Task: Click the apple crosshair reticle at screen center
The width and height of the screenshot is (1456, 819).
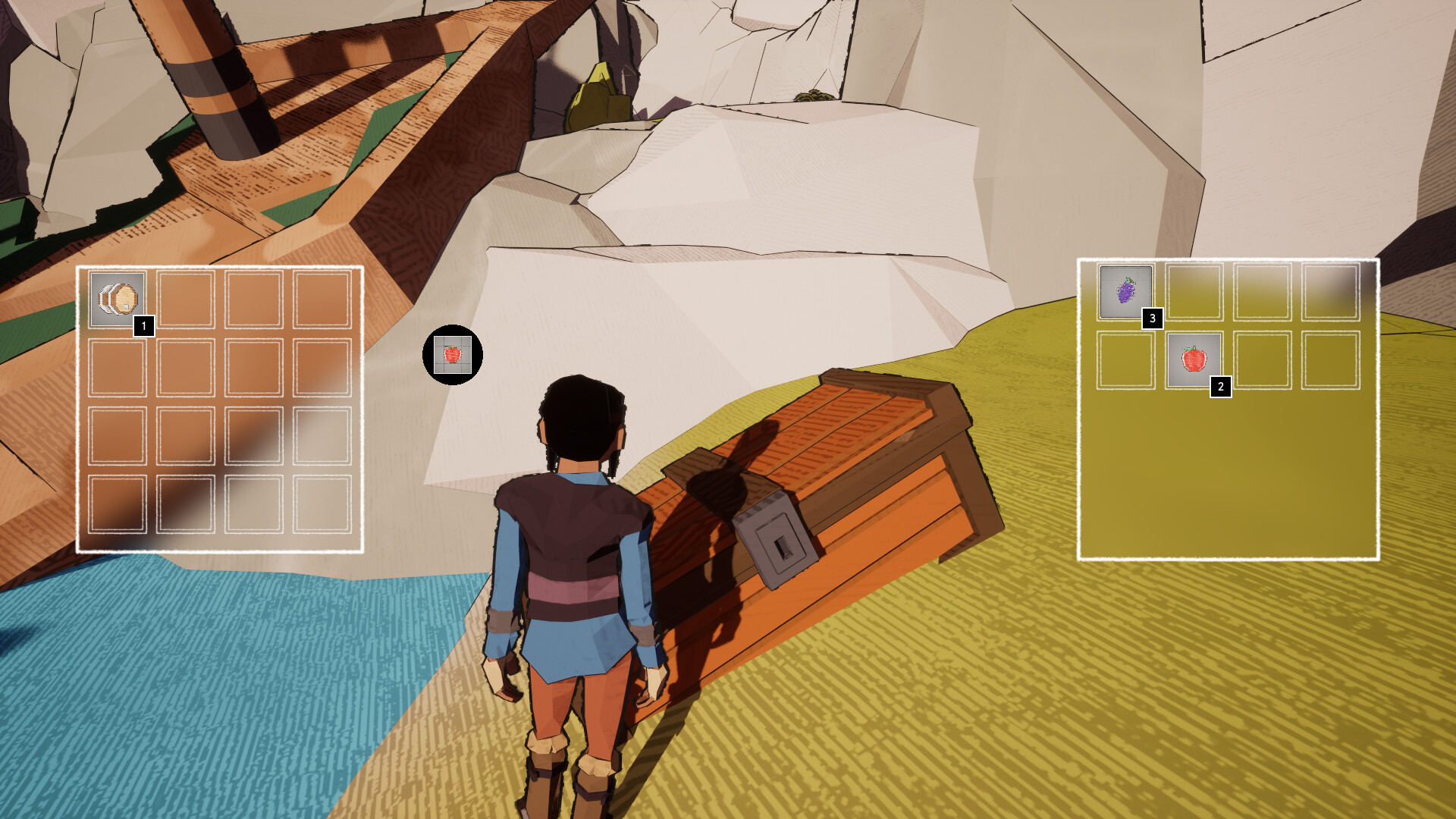Action: pyautogui.click(x=453, y=356)
